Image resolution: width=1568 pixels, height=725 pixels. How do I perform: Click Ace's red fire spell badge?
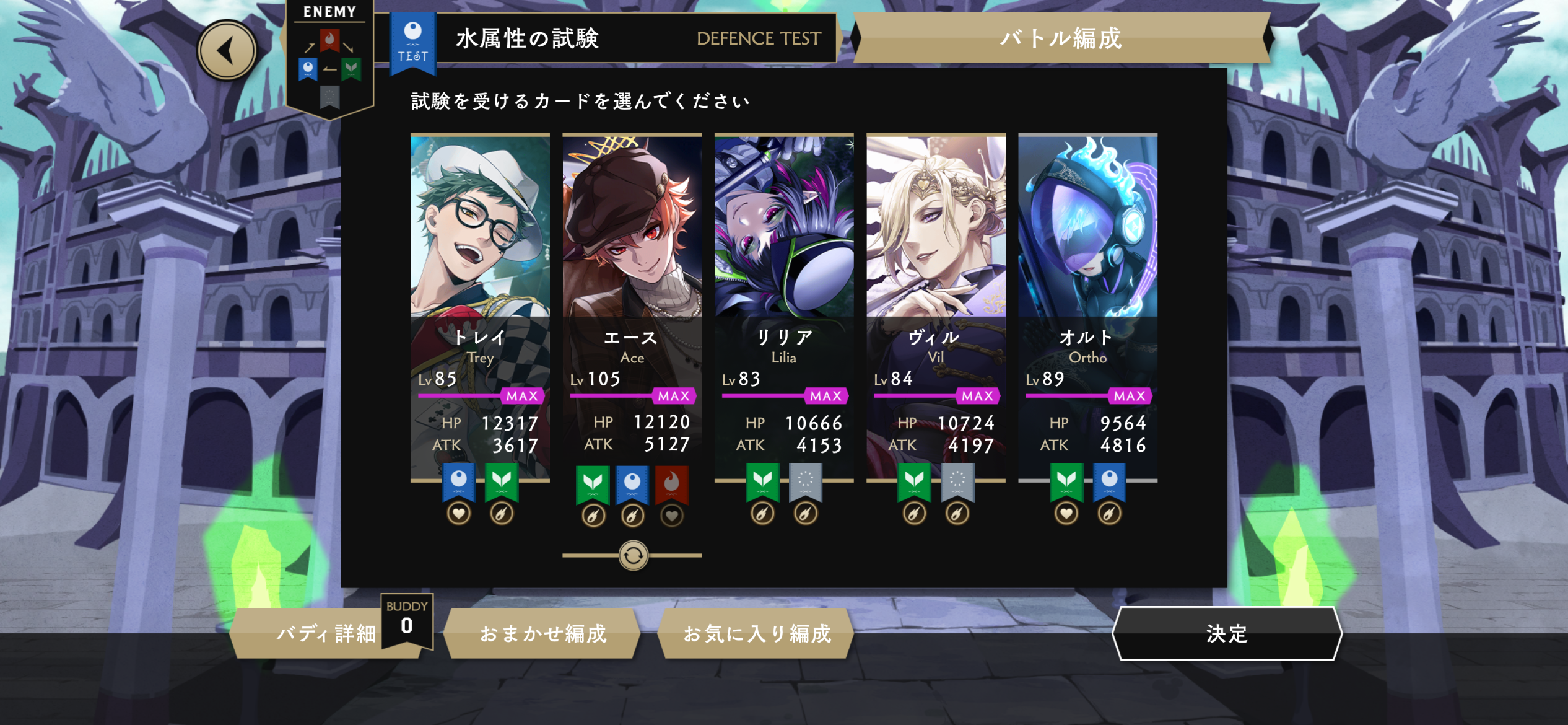click(672, 483)
